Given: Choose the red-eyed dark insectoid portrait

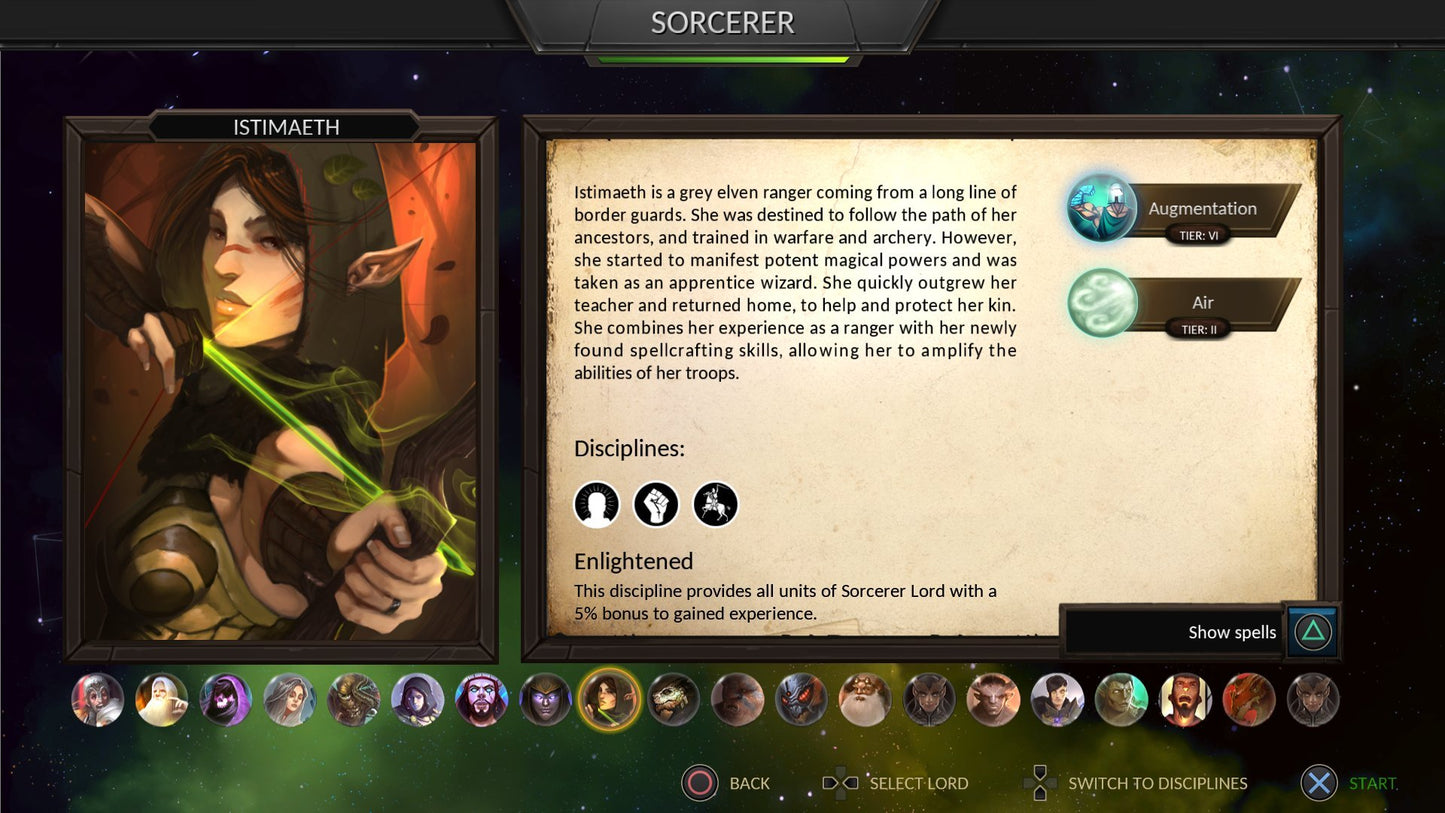Looking at the screenshot, I should (x=801, y=699).
